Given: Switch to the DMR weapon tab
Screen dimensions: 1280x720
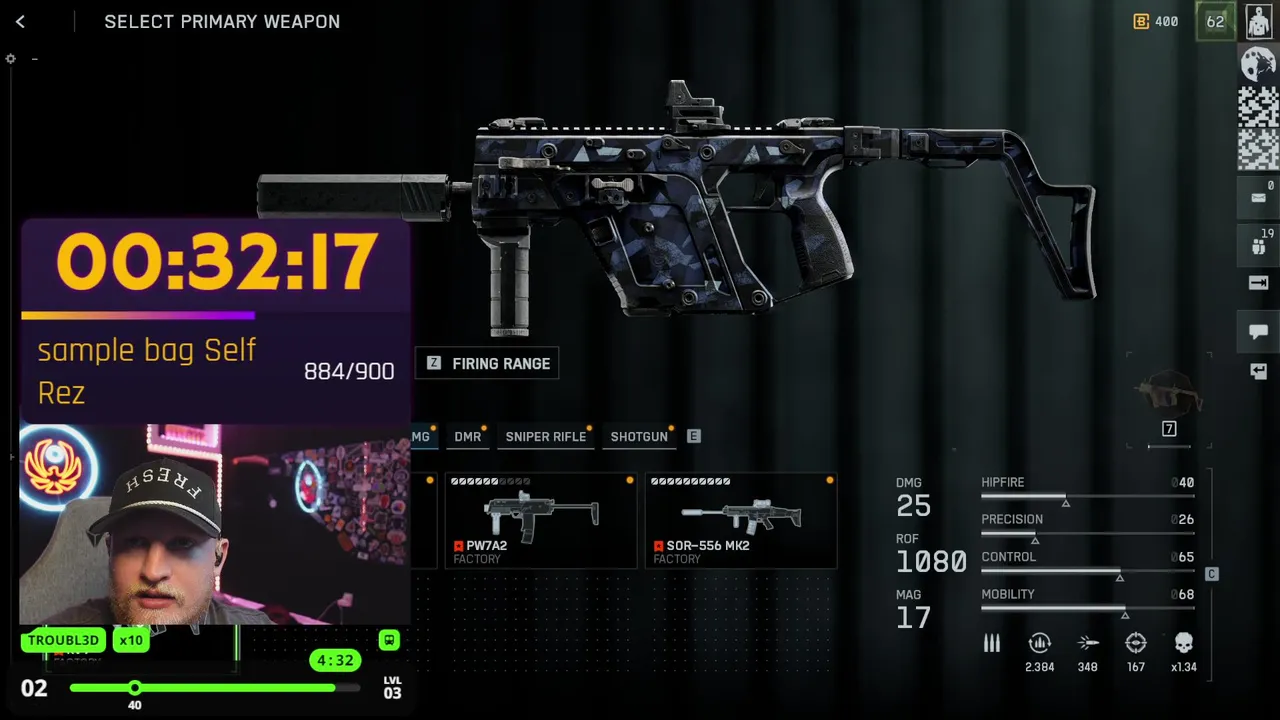Looking at the screenshot, I should pyautogui.click(x=467, y=437).
